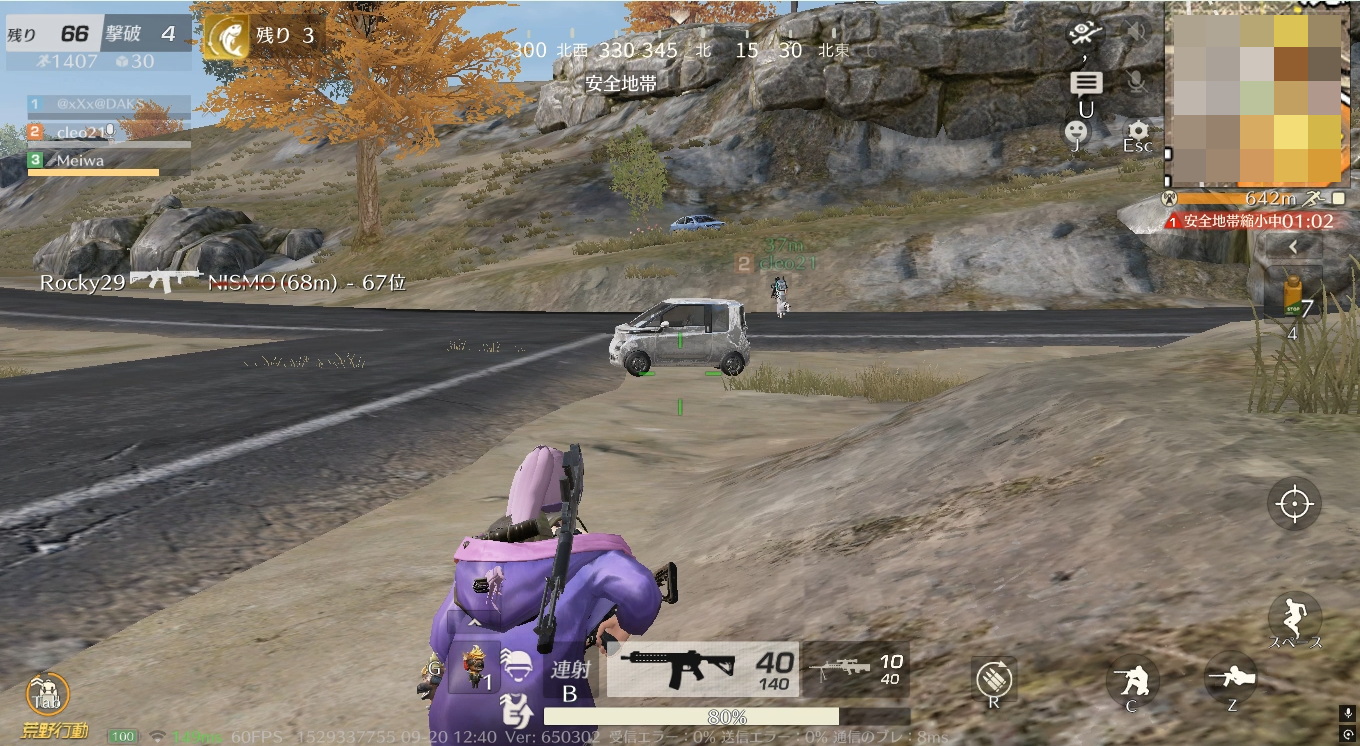1360x746 pixels.
Task: Toggle the muted microphone icon
Action: [x=1136, y=82]
